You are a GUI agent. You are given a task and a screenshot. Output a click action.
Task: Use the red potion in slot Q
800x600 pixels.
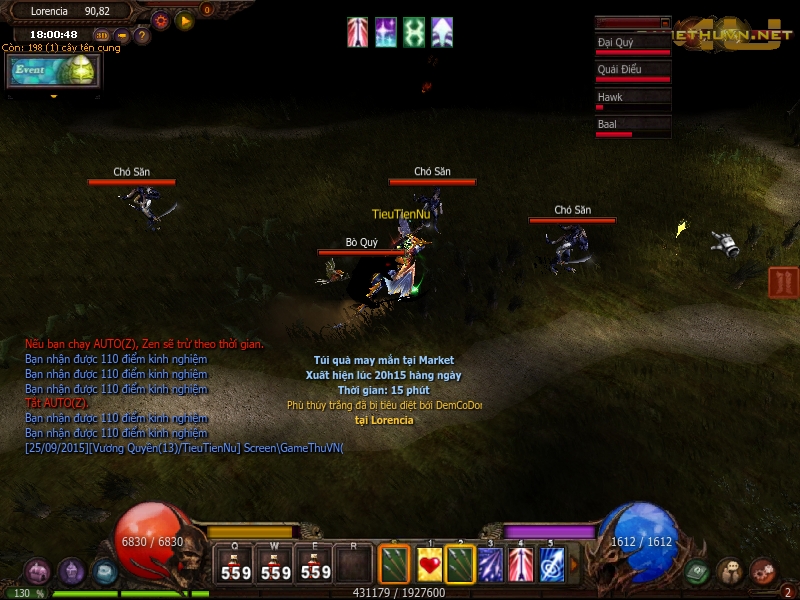coord(236,563)
